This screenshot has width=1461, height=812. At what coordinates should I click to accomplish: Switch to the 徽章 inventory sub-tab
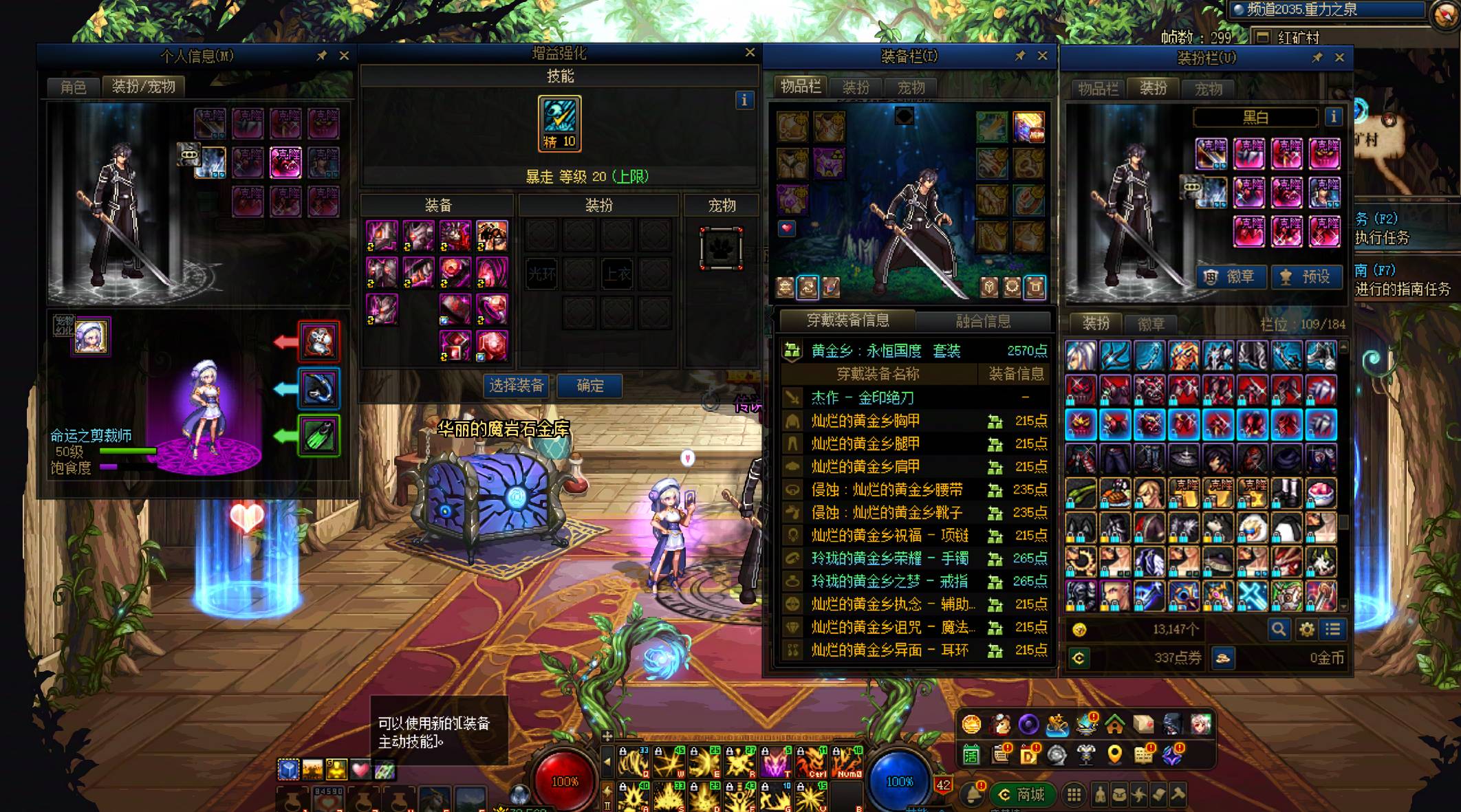pos(1151,324)
